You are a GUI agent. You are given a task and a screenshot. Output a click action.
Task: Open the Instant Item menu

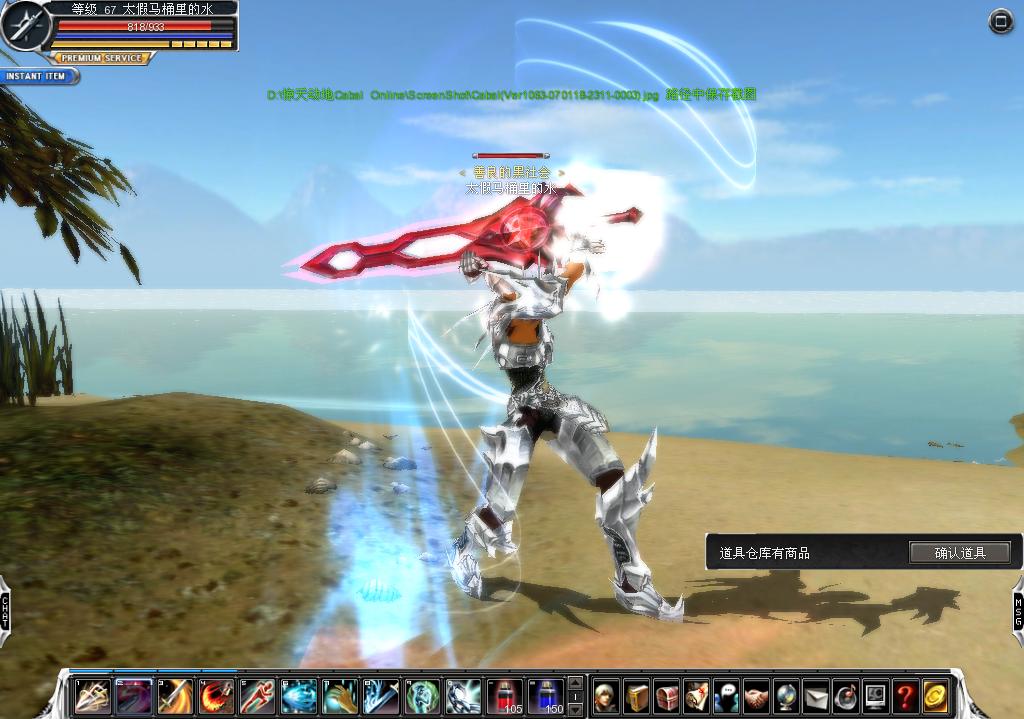pyautogui.click(x=37, y=76)
